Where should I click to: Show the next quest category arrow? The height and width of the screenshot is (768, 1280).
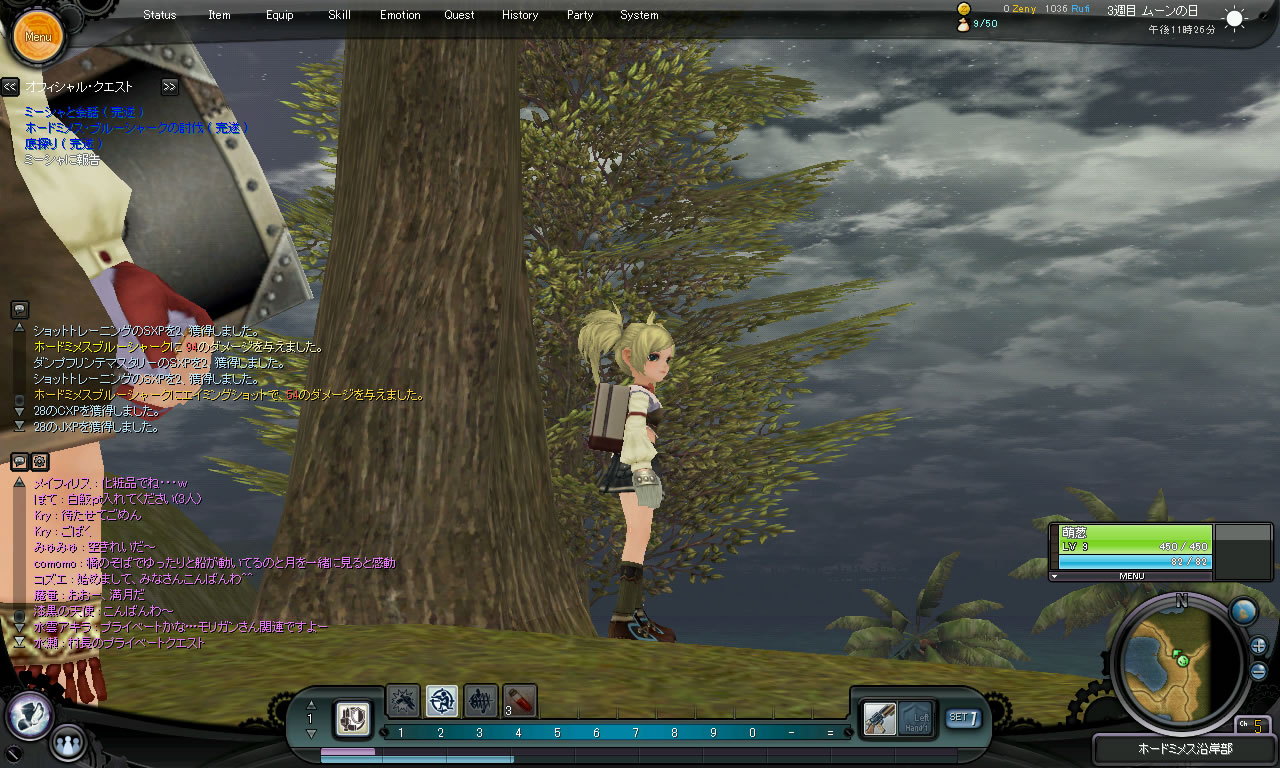170,87
